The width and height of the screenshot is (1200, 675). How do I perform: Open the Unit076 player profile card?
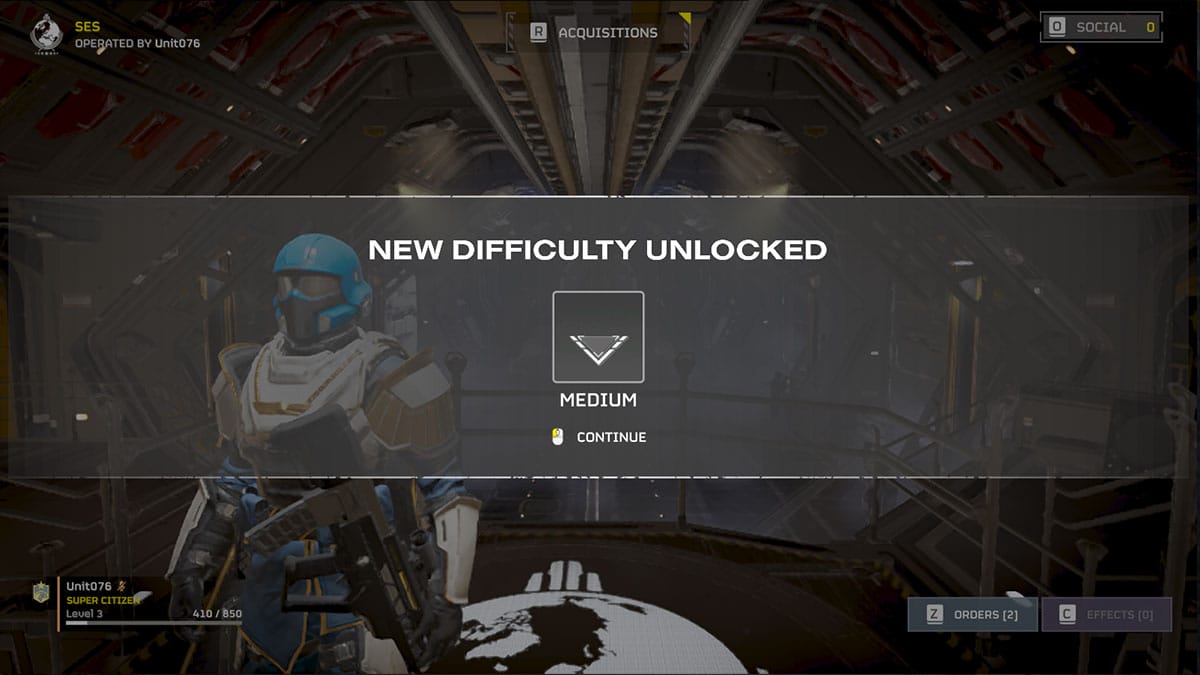click(x=140, y=600)
